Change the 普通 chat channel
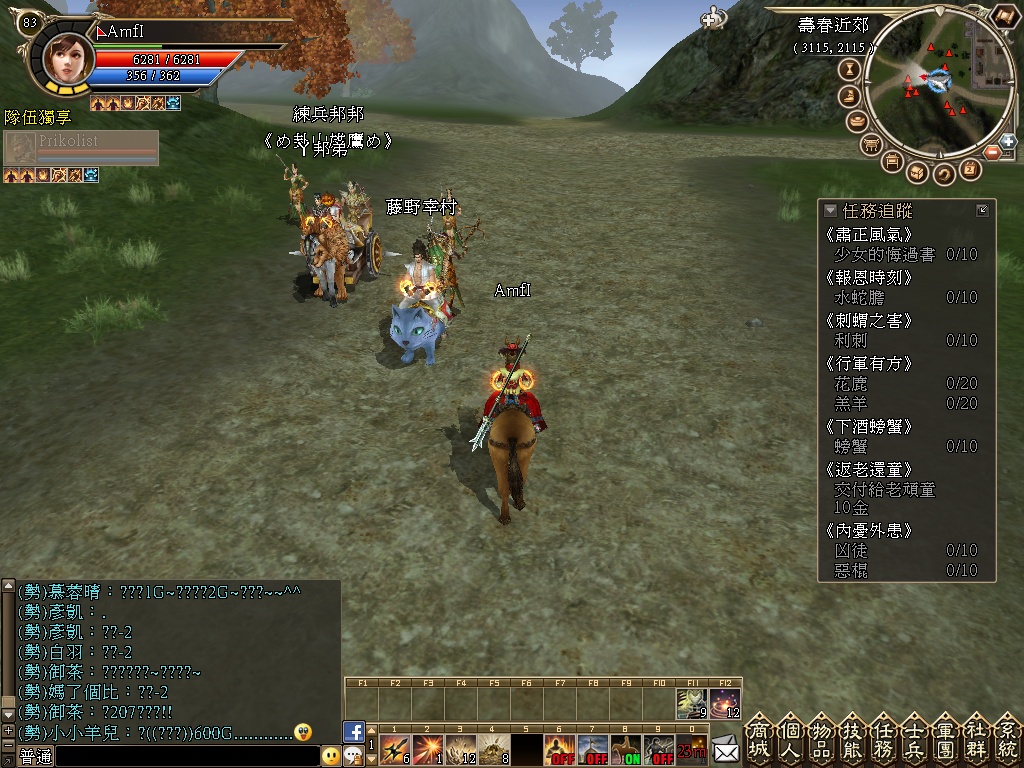The height and width of the screenshot is (768, 1024). pos(36,757)
